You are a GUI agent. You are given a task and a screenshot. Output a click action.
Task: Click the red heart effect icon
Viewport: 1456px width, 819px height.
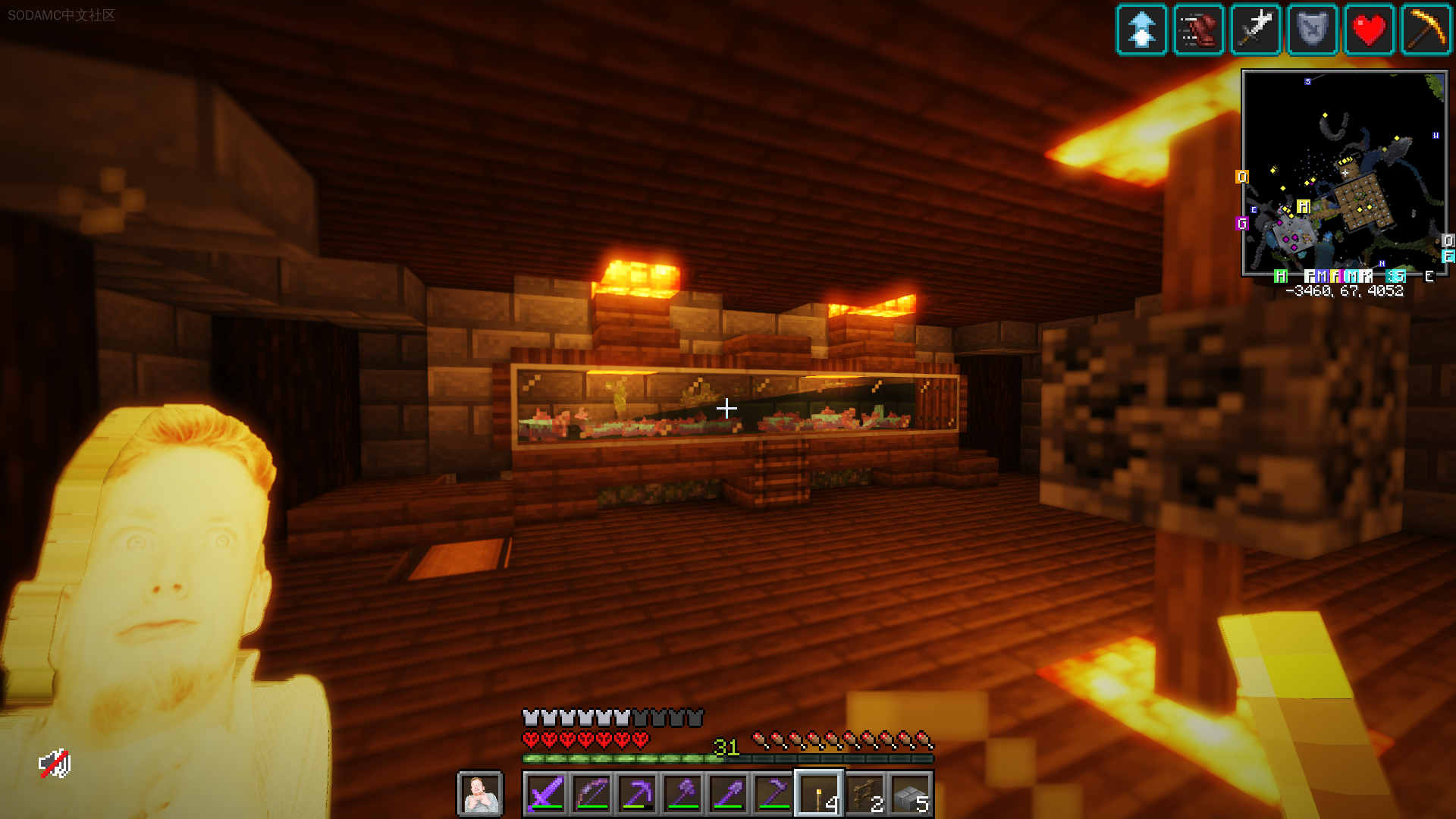[x=1369, y=30]
